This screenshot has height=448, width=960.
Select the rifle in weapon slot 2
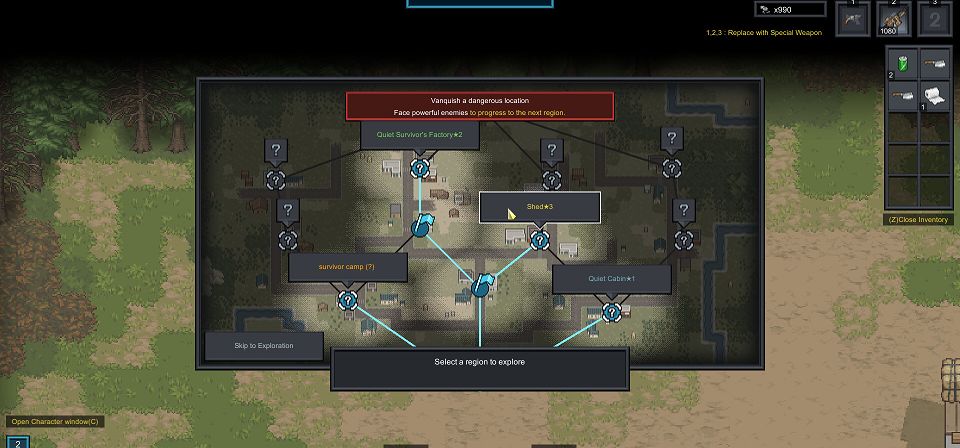[893, 20]
